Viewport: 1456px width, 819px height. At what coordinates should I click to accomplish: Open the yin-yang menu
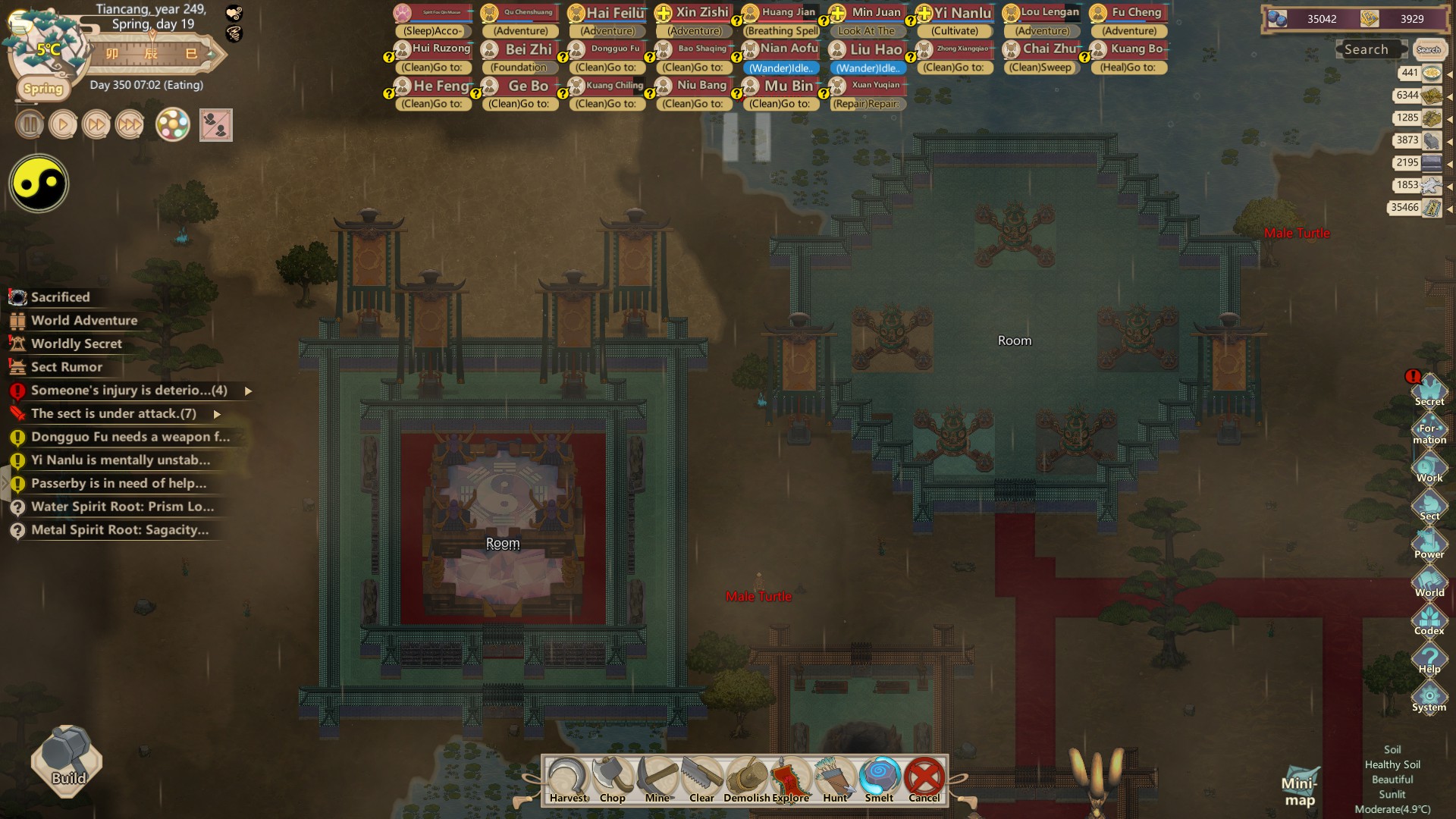tap(38, 183)
